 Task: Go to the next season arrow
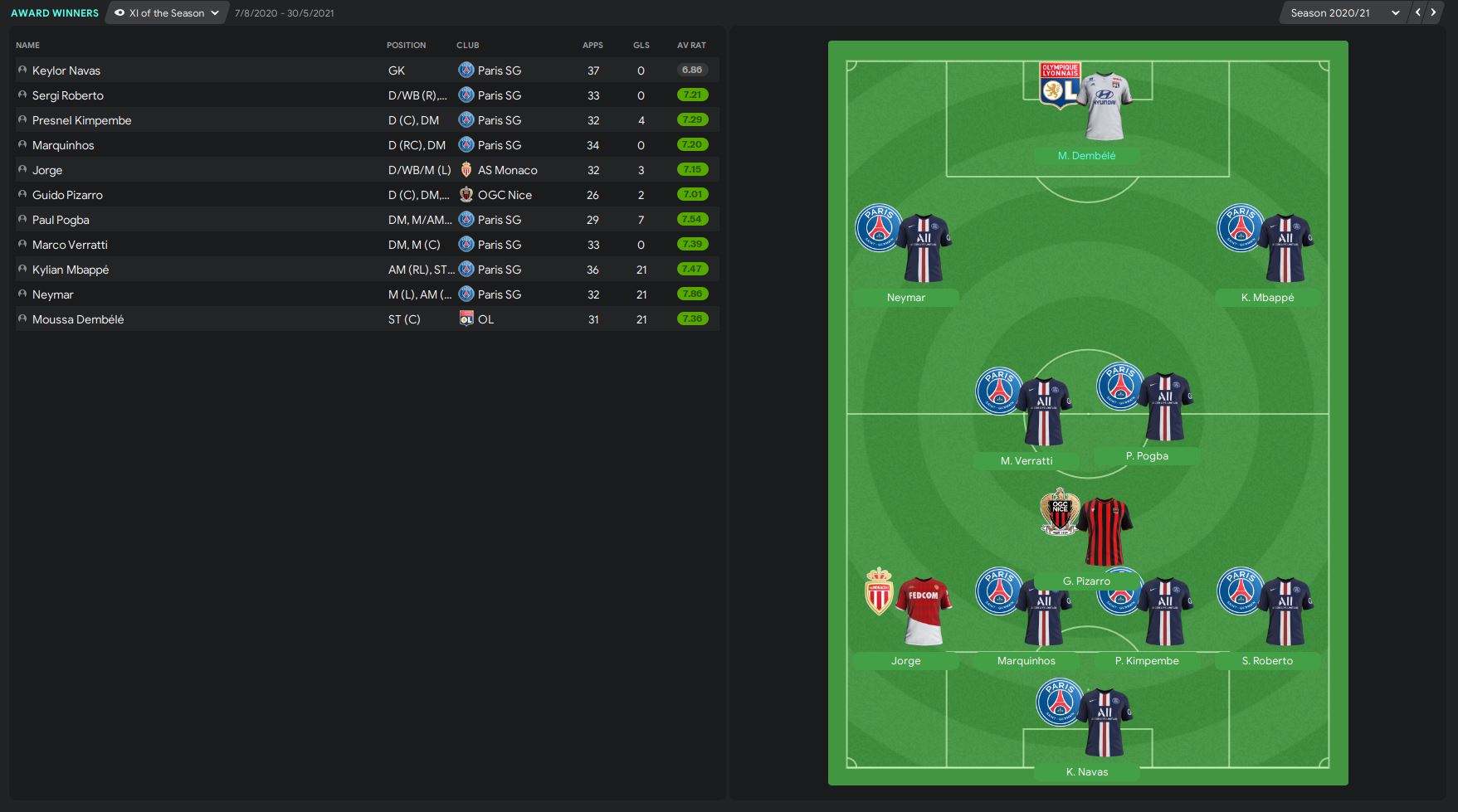click(1433, 12)
